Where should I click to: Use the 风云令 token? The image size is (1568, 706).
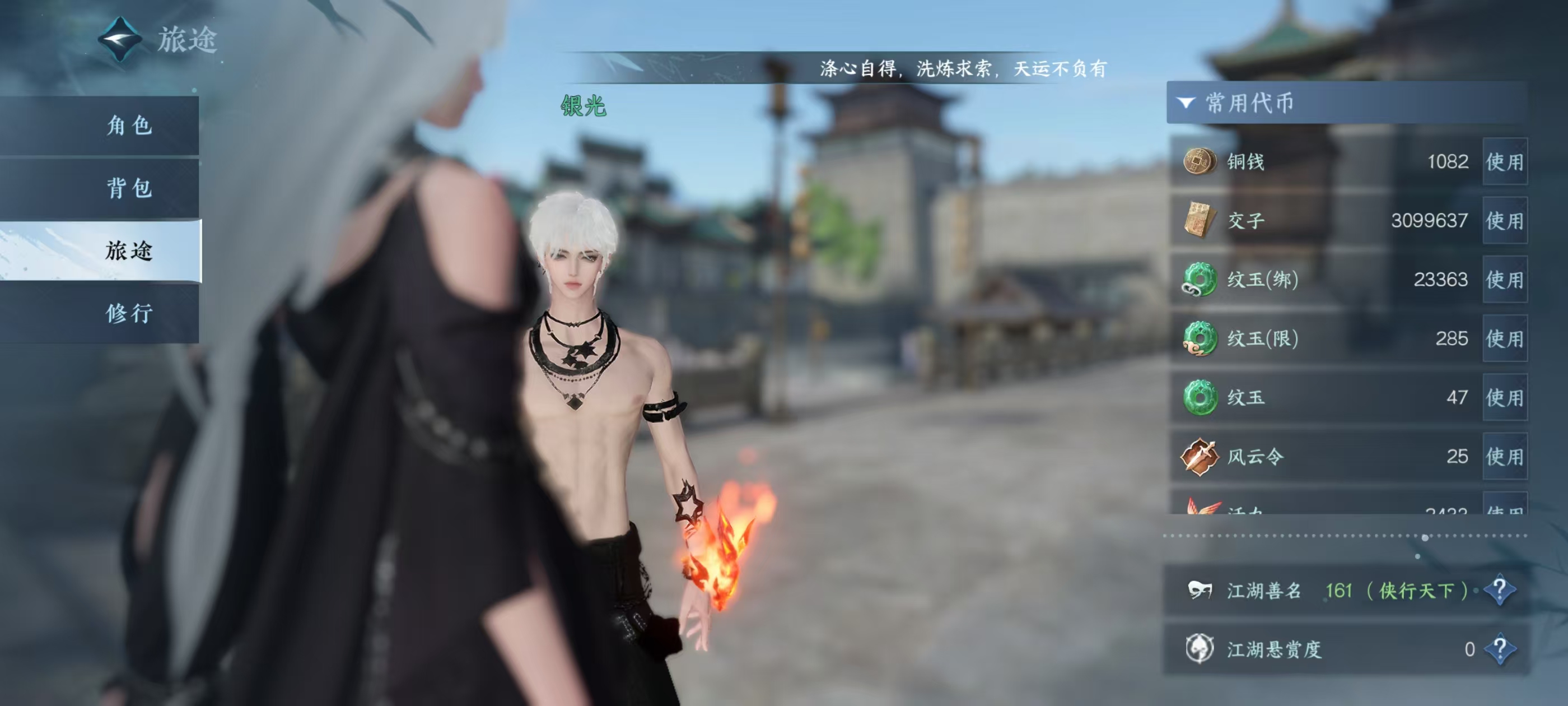[x=1504, y=456]
